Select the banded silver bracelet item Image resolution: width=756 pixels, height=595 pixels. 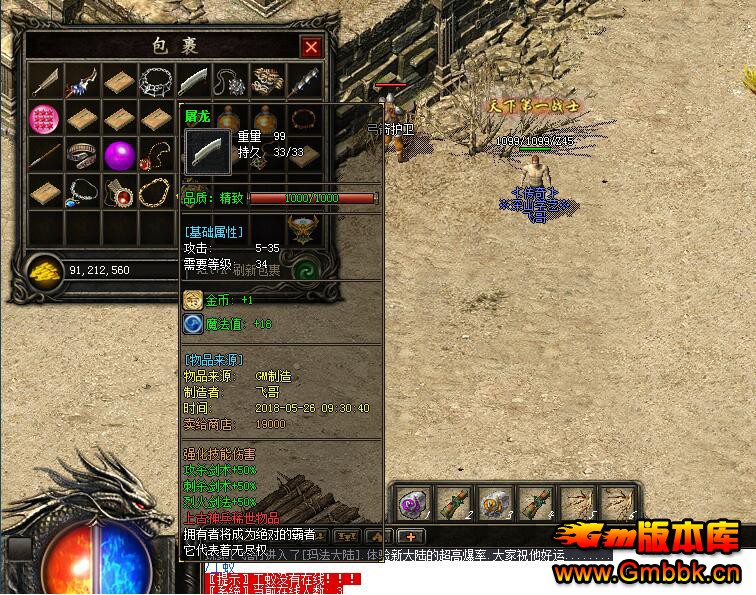click(83, 155)
